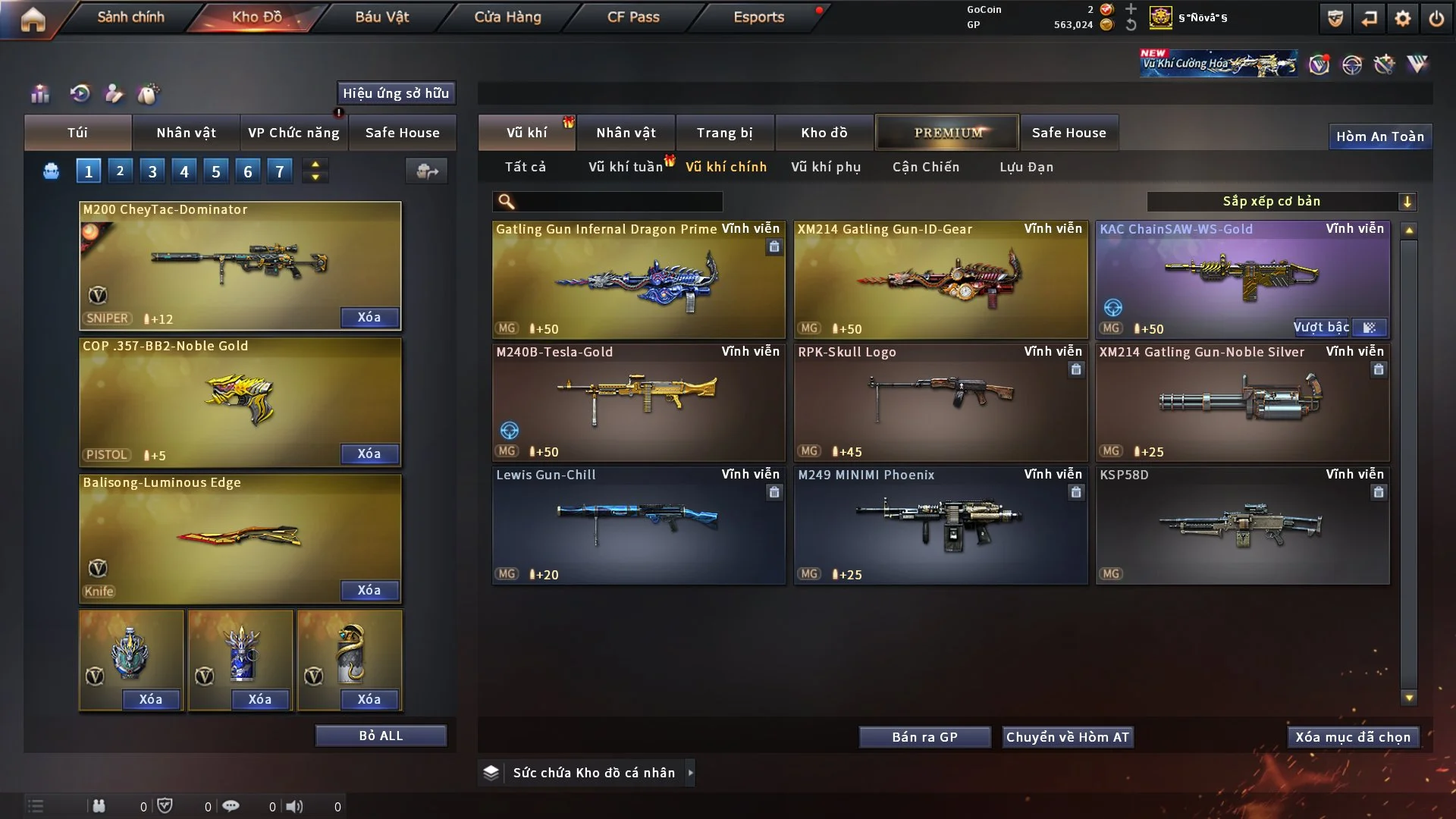
Task: Filter by Vũ khí phụ weapons
Action: pos(826,167)
